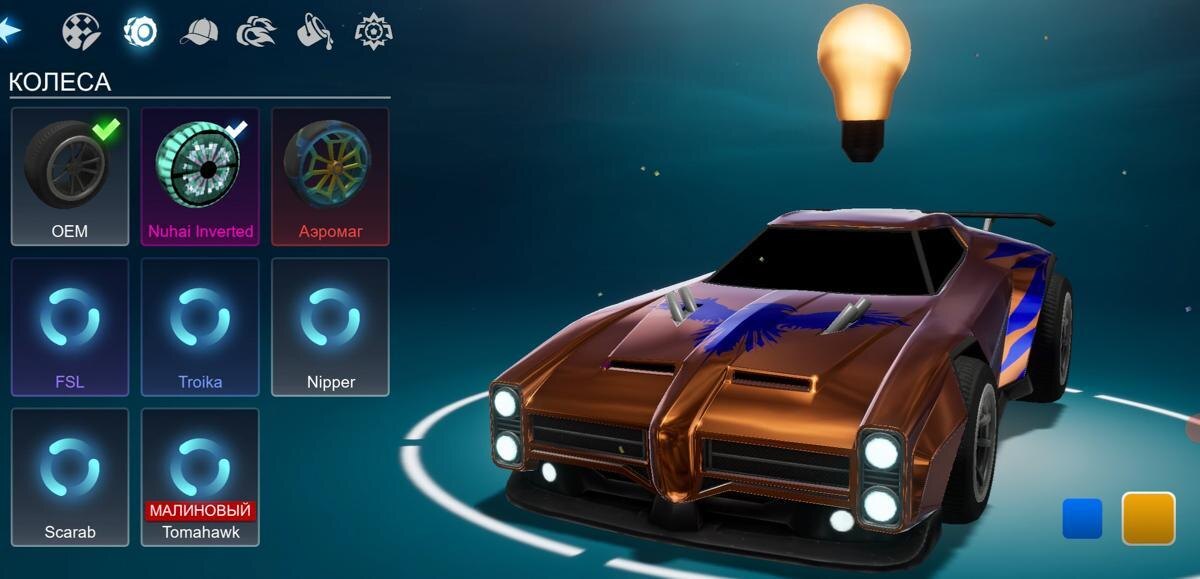Pick the FSL wheels tile

click(x=70, y=327)
